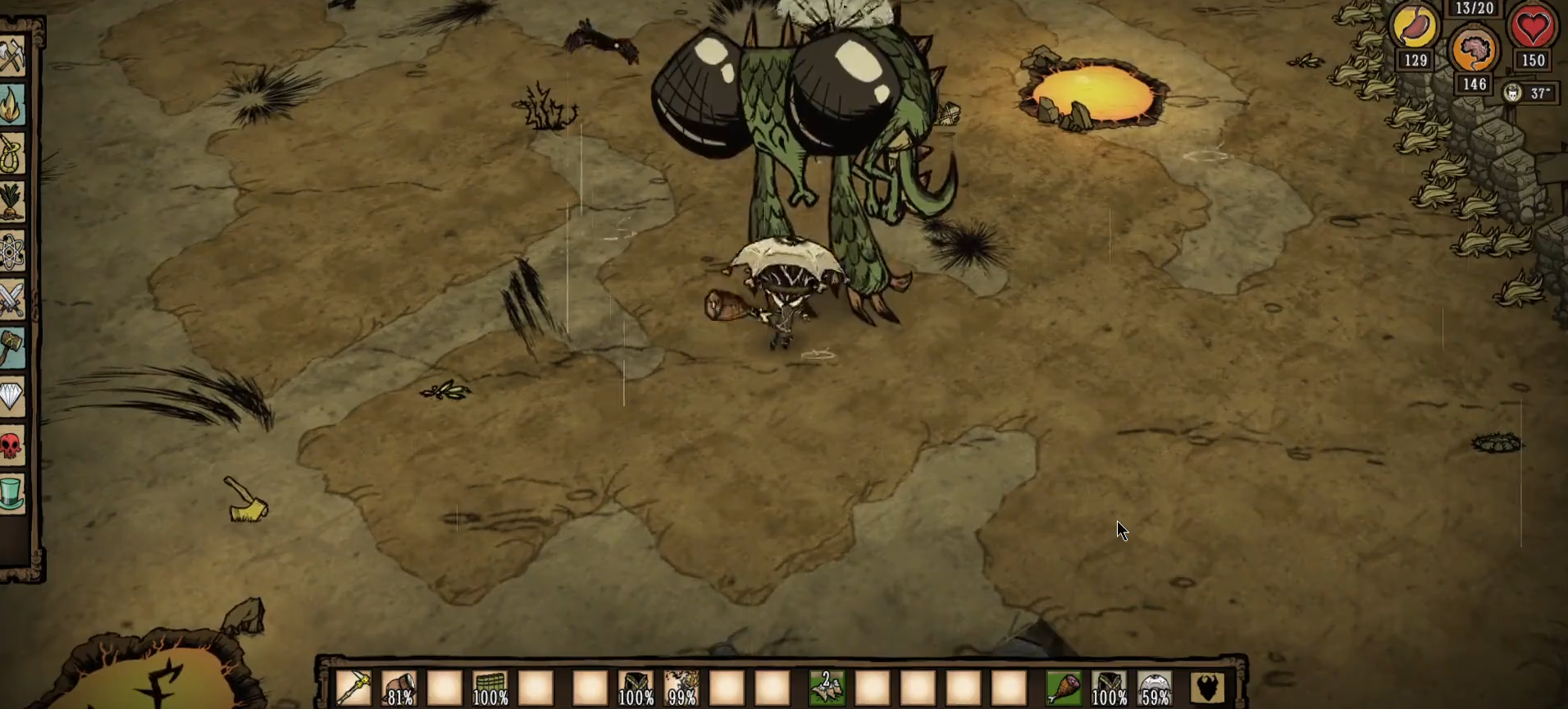Click the dark silhouette slot after the headgear
The width and height of the screenshot is (1568, 709).
(x=1207, y=688)
